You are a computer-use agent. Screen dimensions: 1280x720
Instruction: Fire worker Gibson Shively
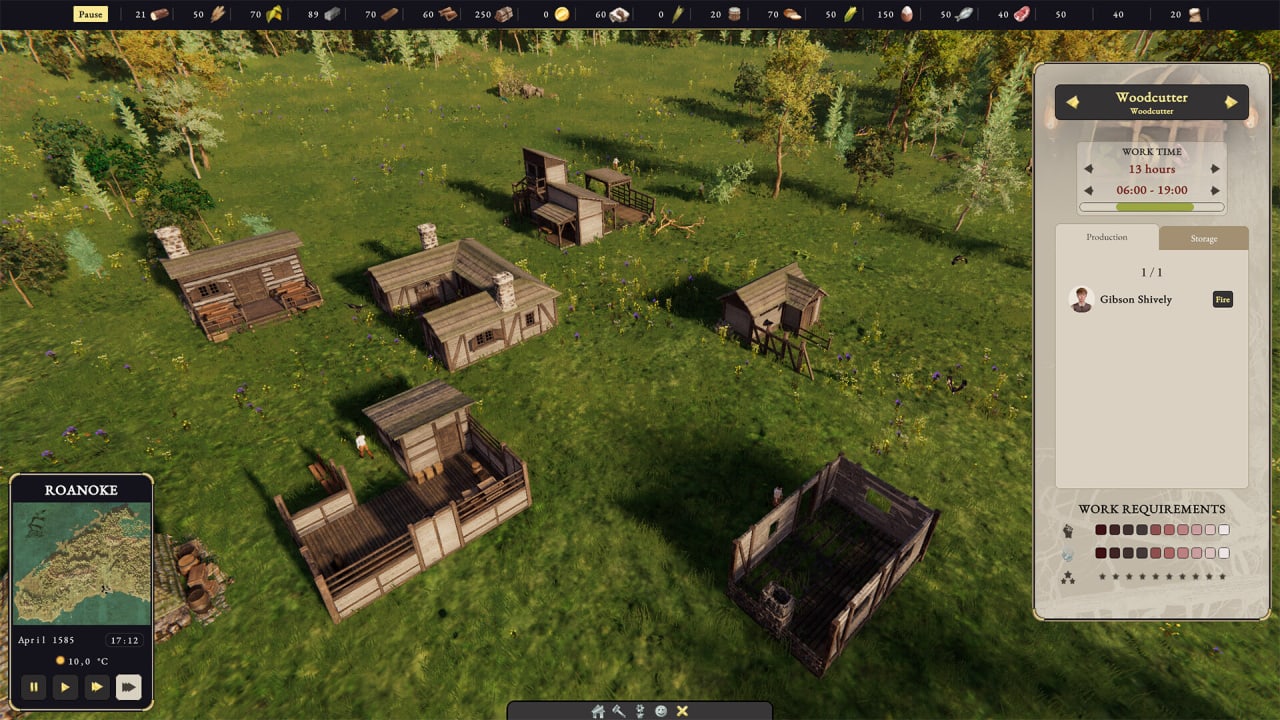1222,299
